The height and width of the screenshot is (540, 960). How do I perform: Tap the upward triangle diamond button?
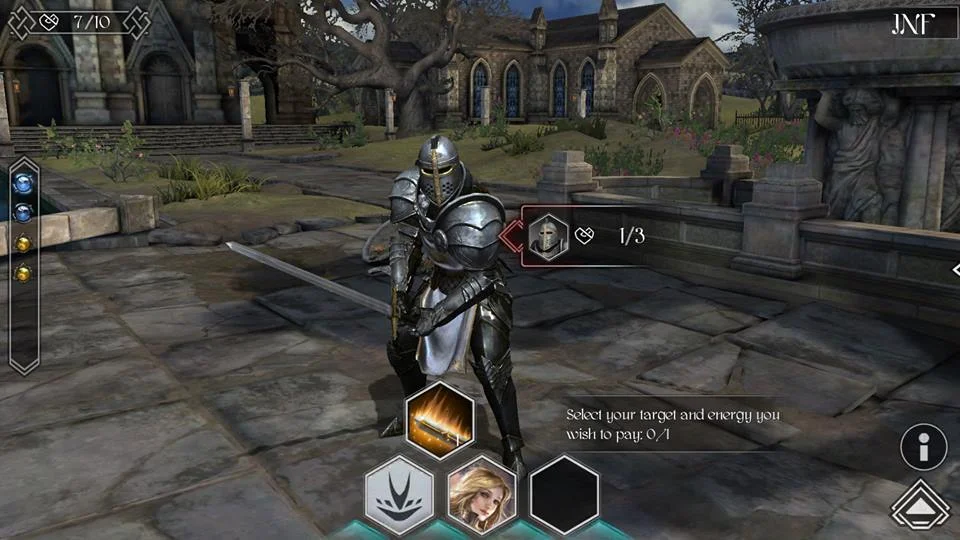[x=920, y=509]
